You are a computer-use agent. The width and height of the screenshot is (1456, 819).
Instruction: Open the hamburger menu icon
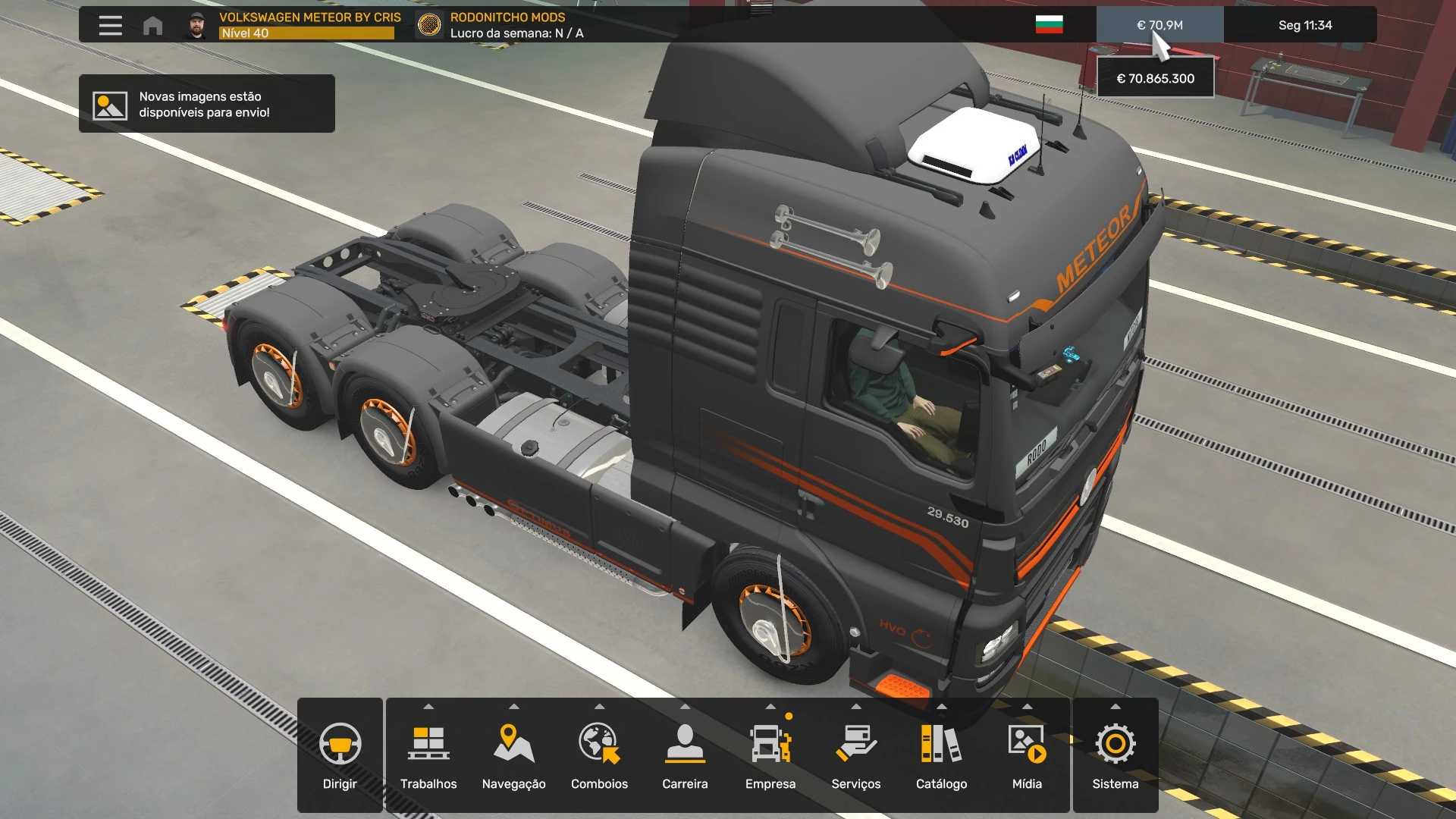click(110, 25)
